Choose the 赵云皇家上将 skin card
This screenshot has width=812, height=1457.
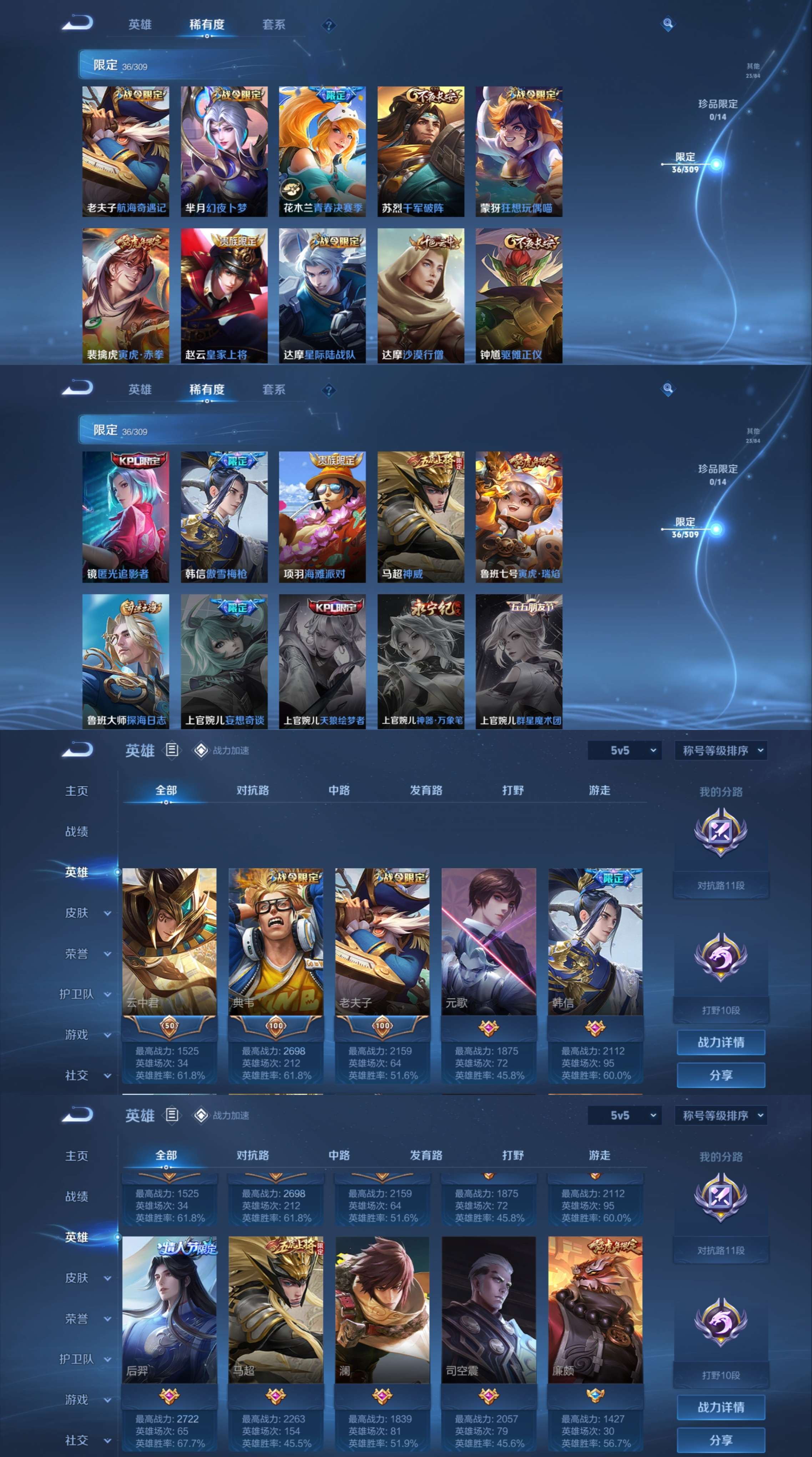click(x=224, y=295)
